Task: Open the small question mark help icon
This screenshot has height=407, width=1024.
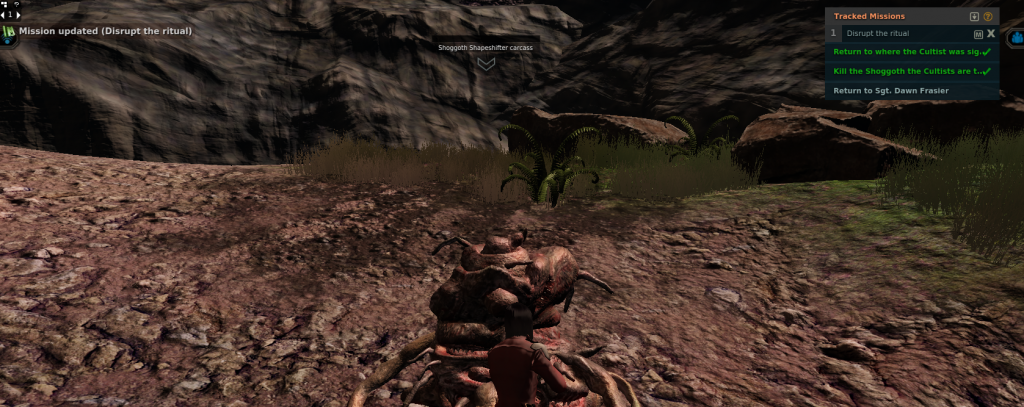Action: click(17, 5)
